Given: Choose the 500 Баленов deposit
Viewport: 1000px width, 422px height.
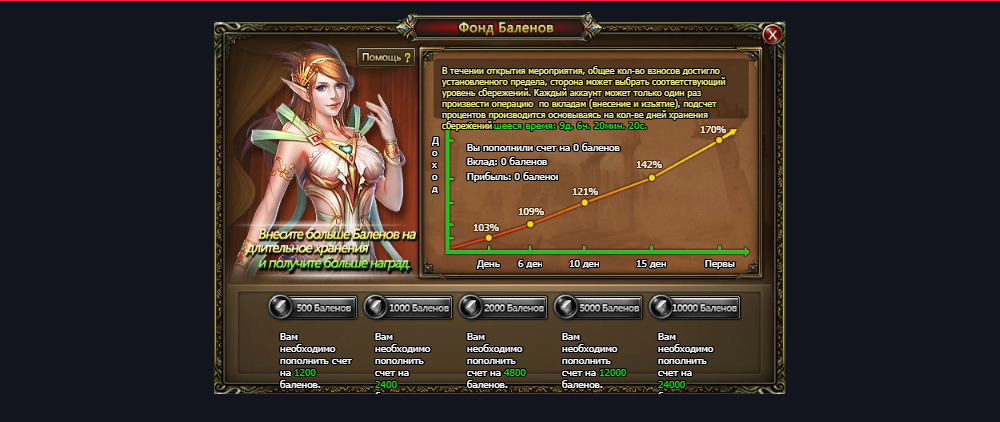Looking at the screenshot, I should pos(312,307).
